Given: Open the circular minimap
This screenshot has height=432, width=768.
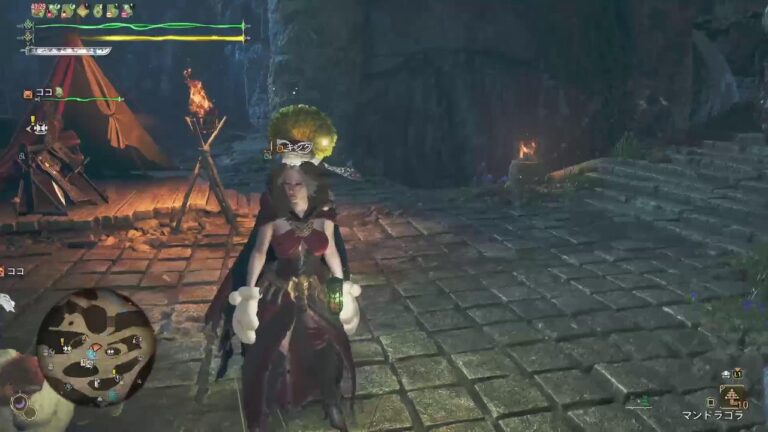Looking at the screenshot, I should click(x=96, y=346).
